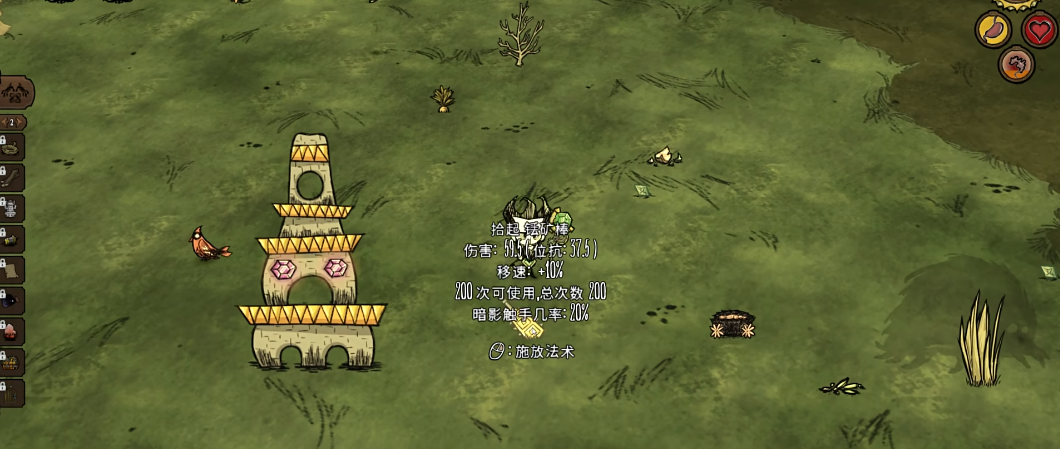Select the pinned recipe showing a paper scroll
The height and width of the screenshot is (449, 1060).
pyautogui.click(x=13, y=270)
